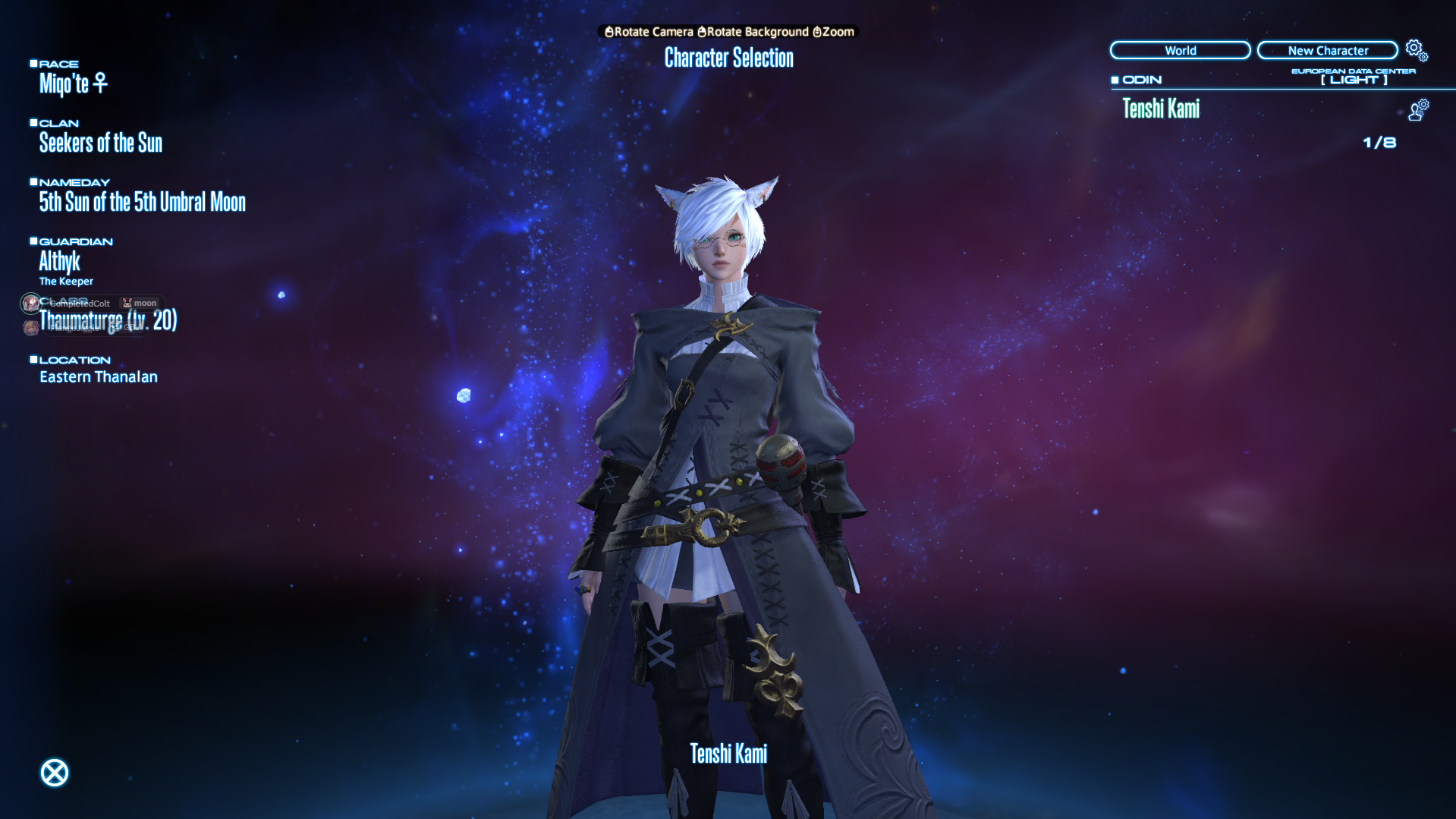Click the bunny icon on the moon badge

click(x=127, y=302)
